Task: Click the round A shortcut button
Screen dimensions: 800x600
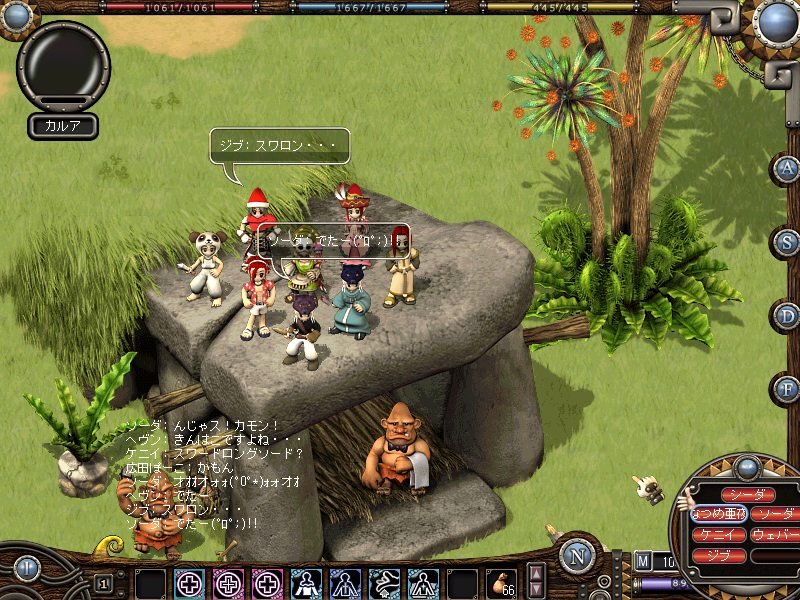Action: click(x=786, y=168)
